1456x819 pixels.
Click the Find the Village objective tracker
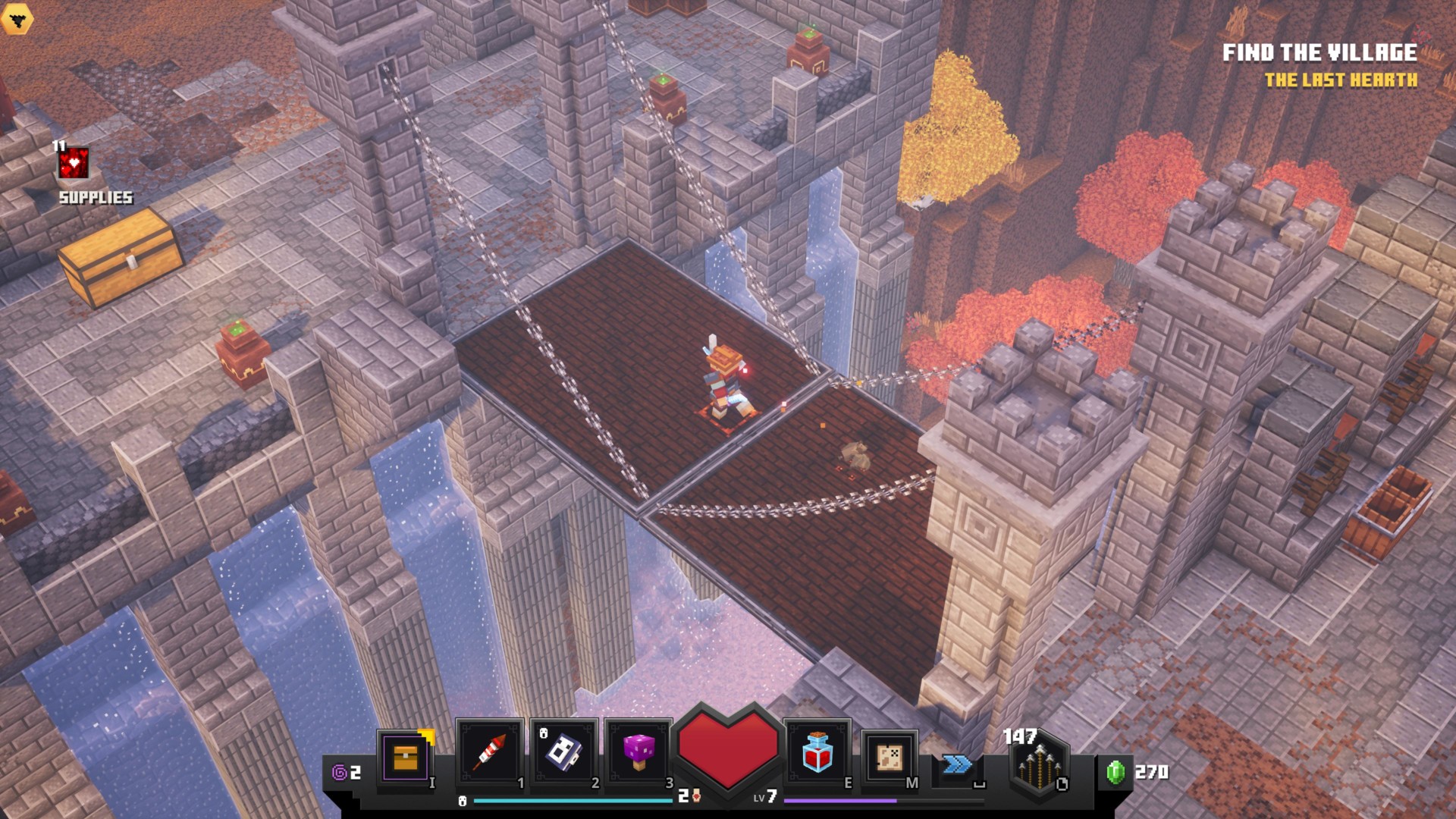(x=1319, y=53)
